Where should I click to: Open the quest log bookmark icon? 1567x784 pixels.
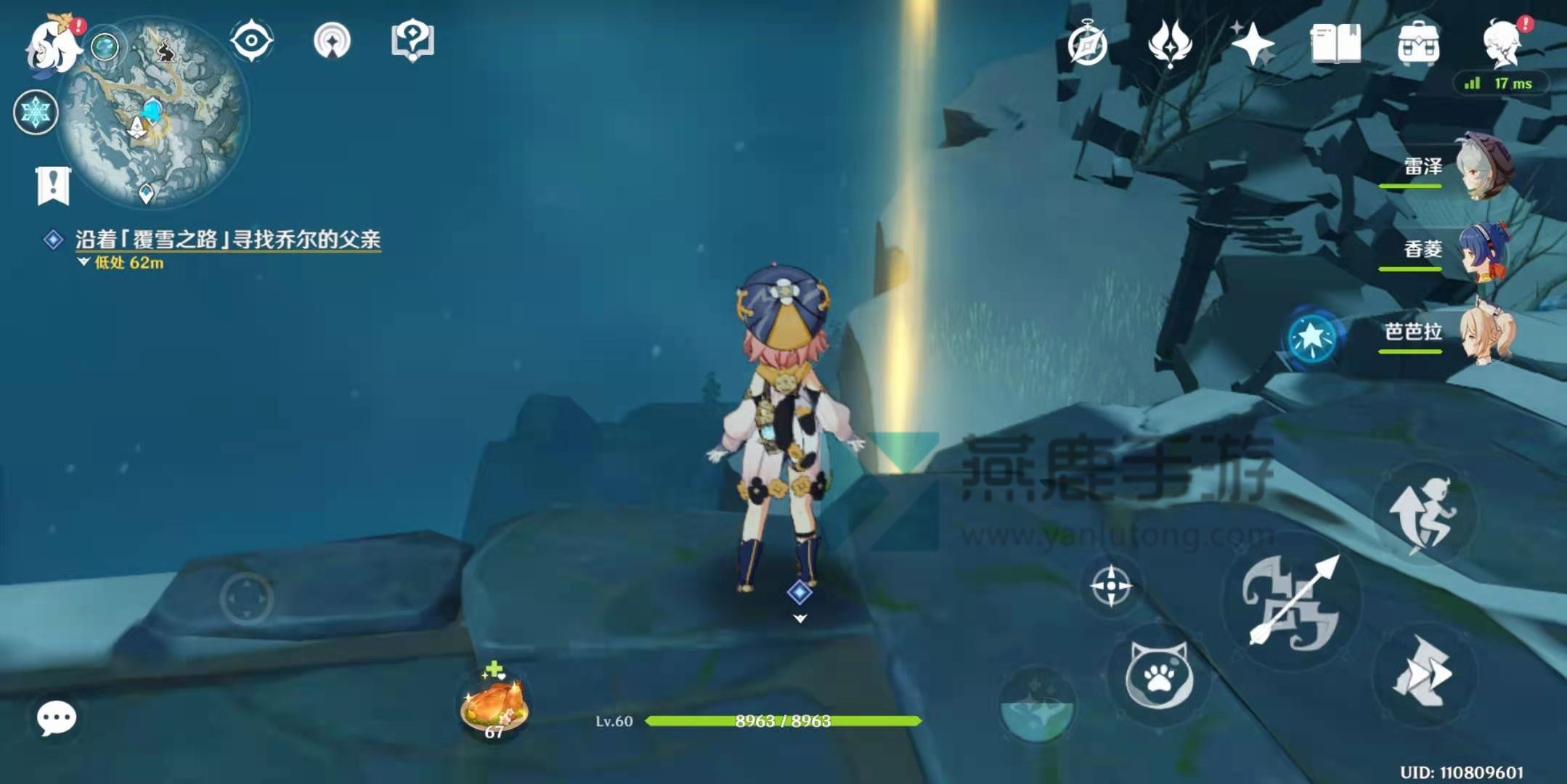pos(53,186)
